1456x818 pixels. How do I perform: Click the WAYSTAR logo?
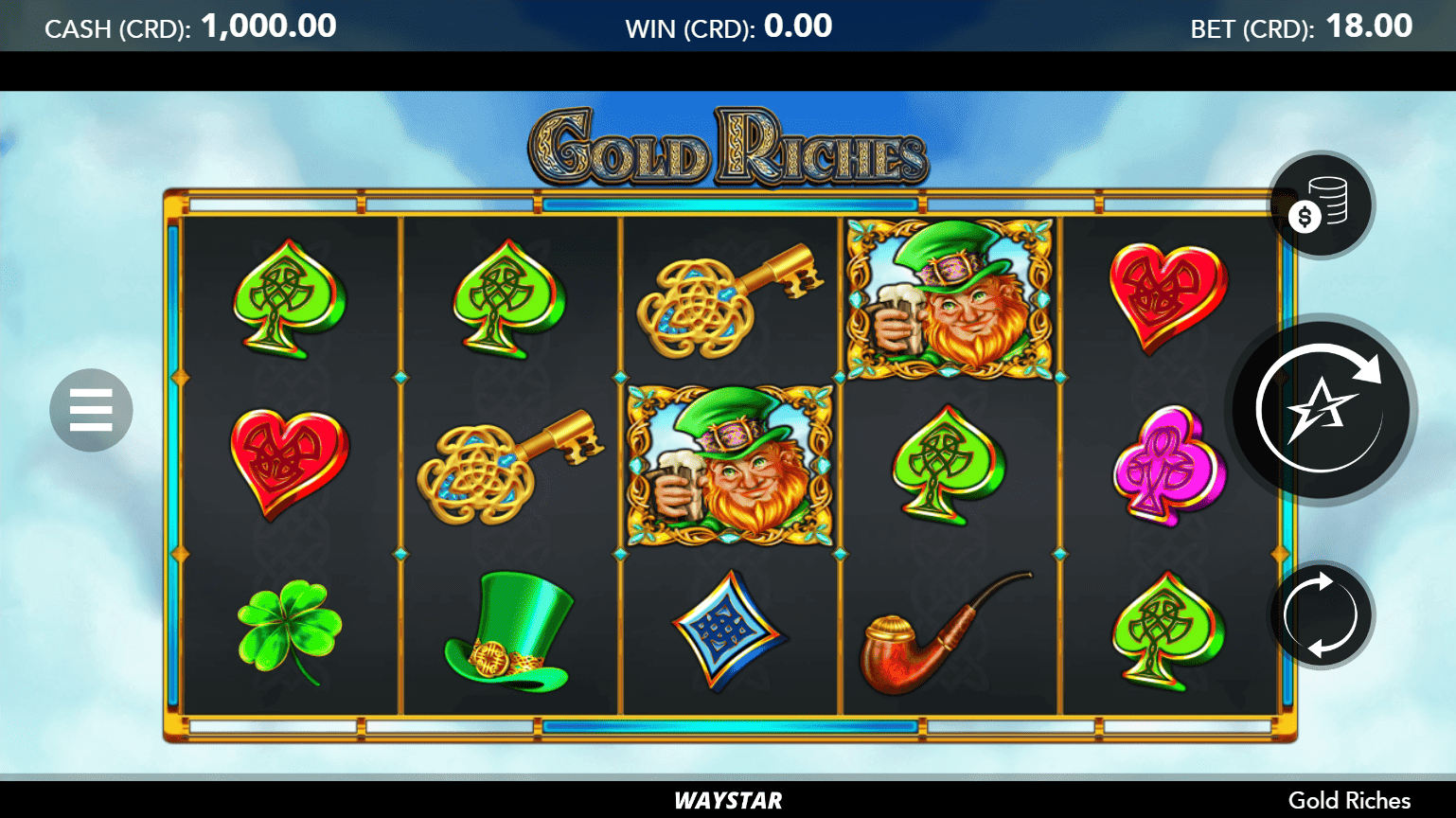(727, 800)
